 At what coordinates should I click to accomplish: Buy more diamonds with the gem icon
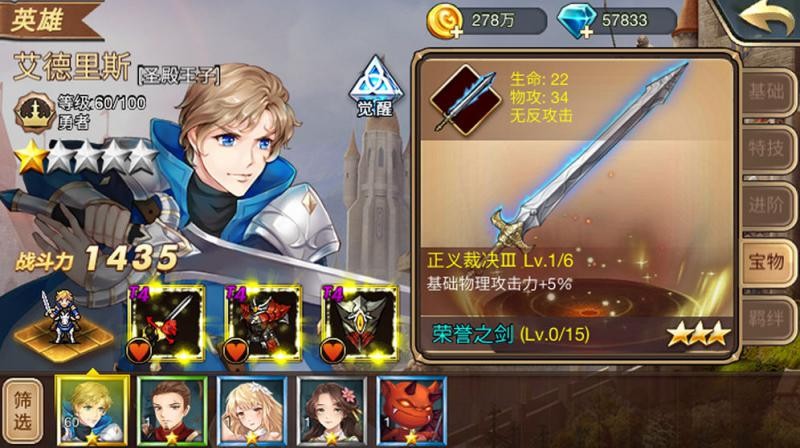pos(574,19)
